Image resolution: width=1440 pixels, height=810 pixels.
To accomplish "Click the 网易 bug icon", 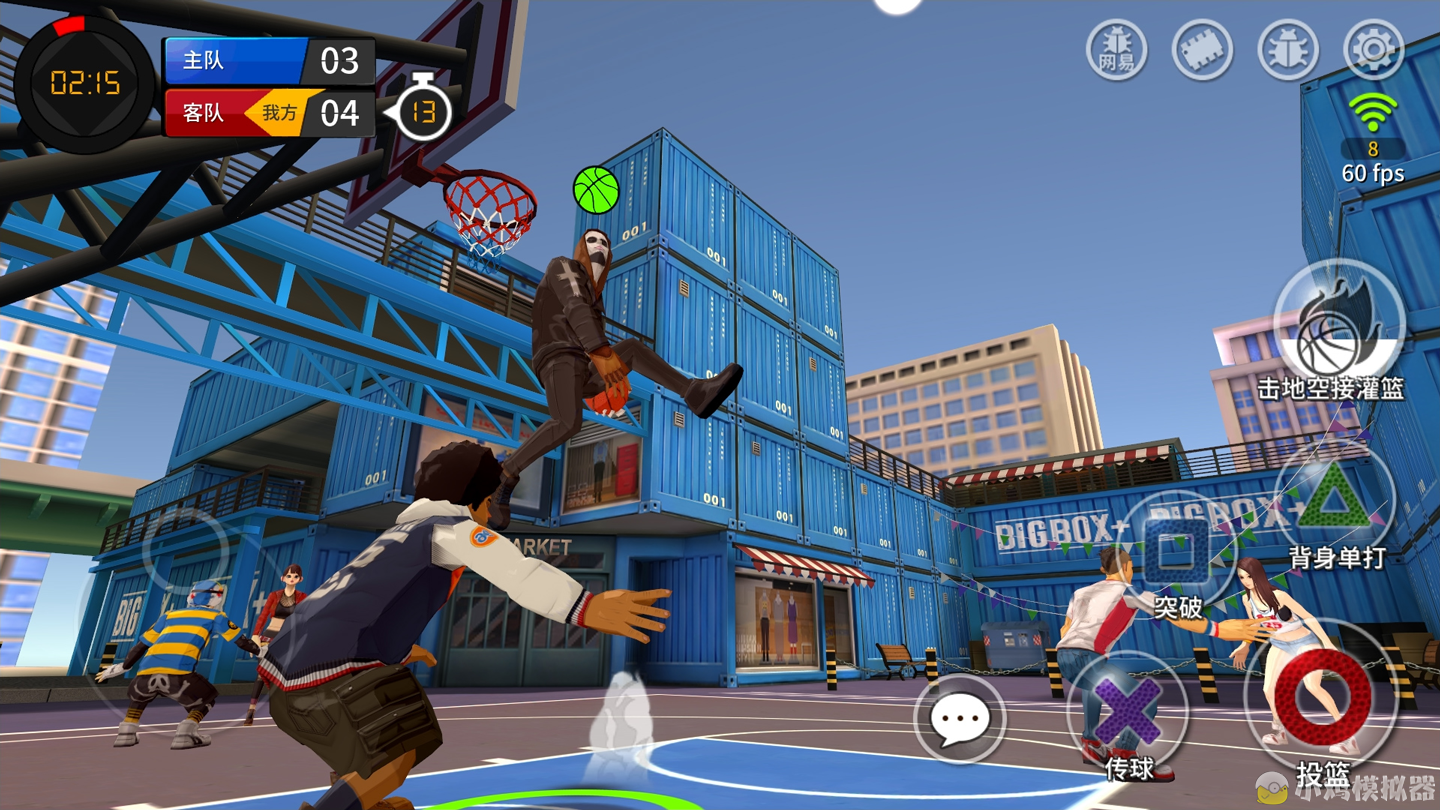I will tap(1116, 48).
